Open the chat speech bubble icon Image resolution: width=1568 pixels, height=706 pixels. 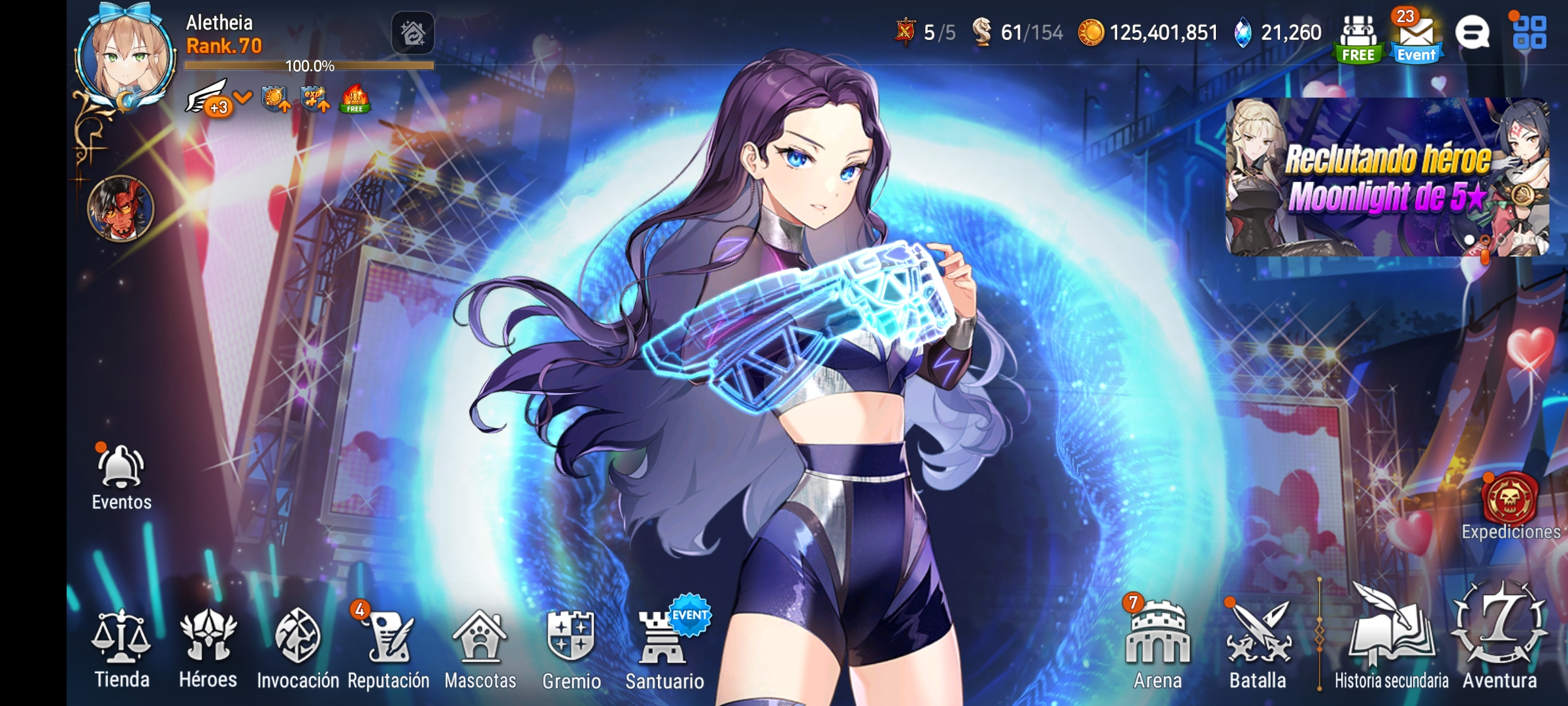(x=1477, y=31)
